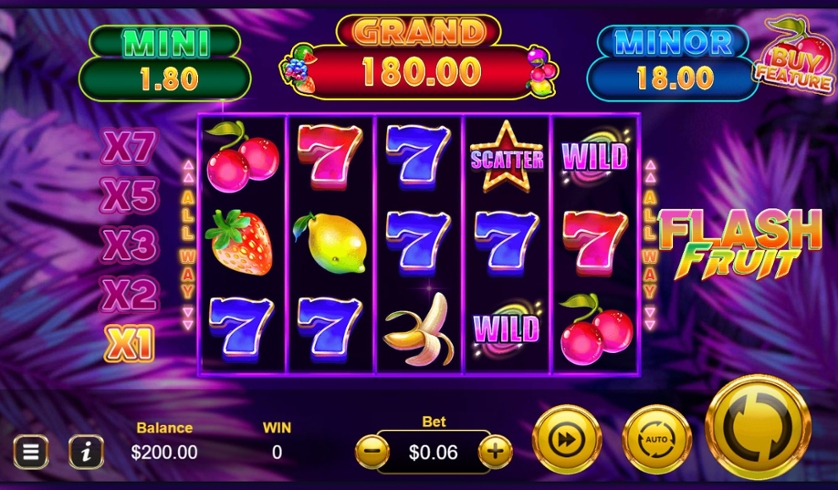Enable auto spin mode
The height and width of the screenshot is (490, 838).
[x=657, y=439]
